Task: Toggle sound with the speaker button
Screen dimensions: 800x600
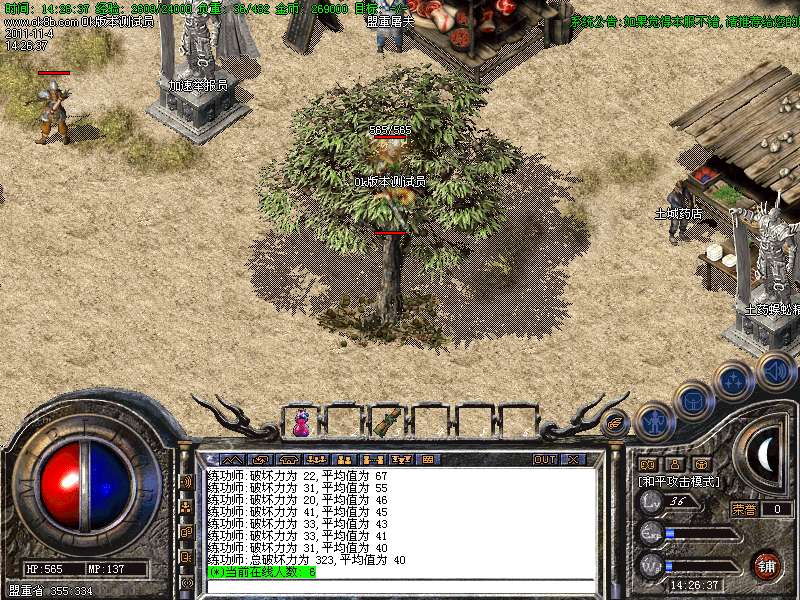Action: (775, 370)
